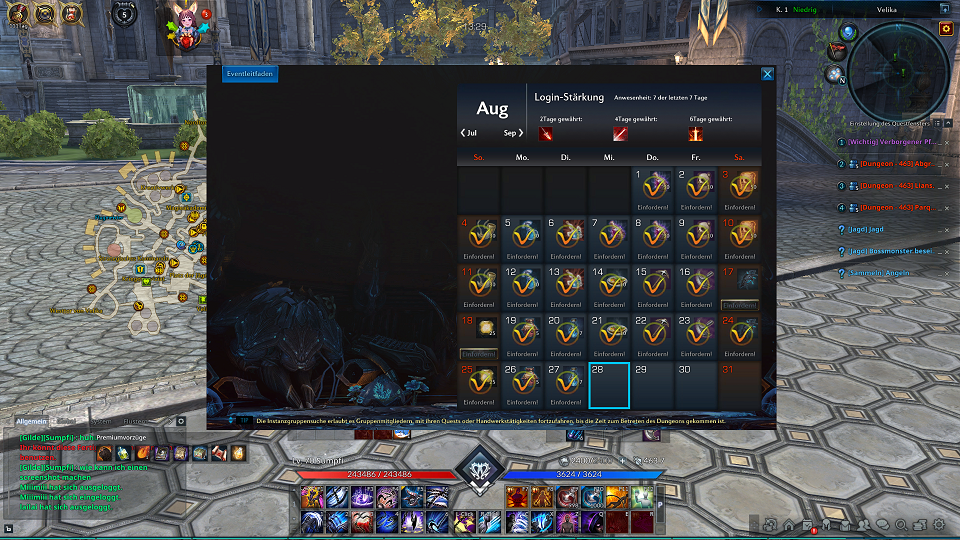Open the minimap gear settings button
The width and height of the screenshot is (960, 540).
[x=946, y=29]
